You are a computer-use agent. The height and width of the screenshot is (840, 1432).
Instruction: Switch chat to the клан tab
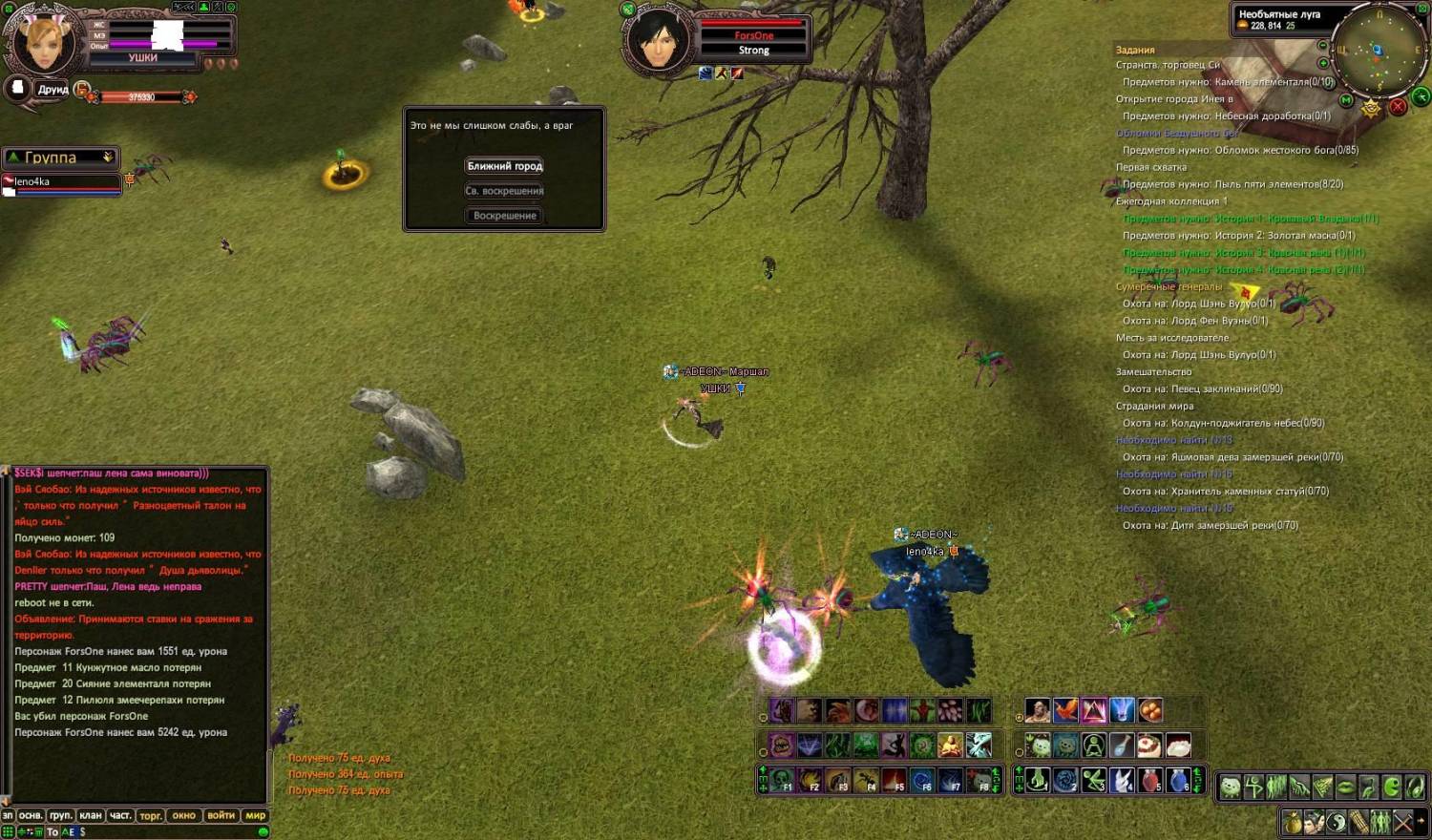[91, 815]
